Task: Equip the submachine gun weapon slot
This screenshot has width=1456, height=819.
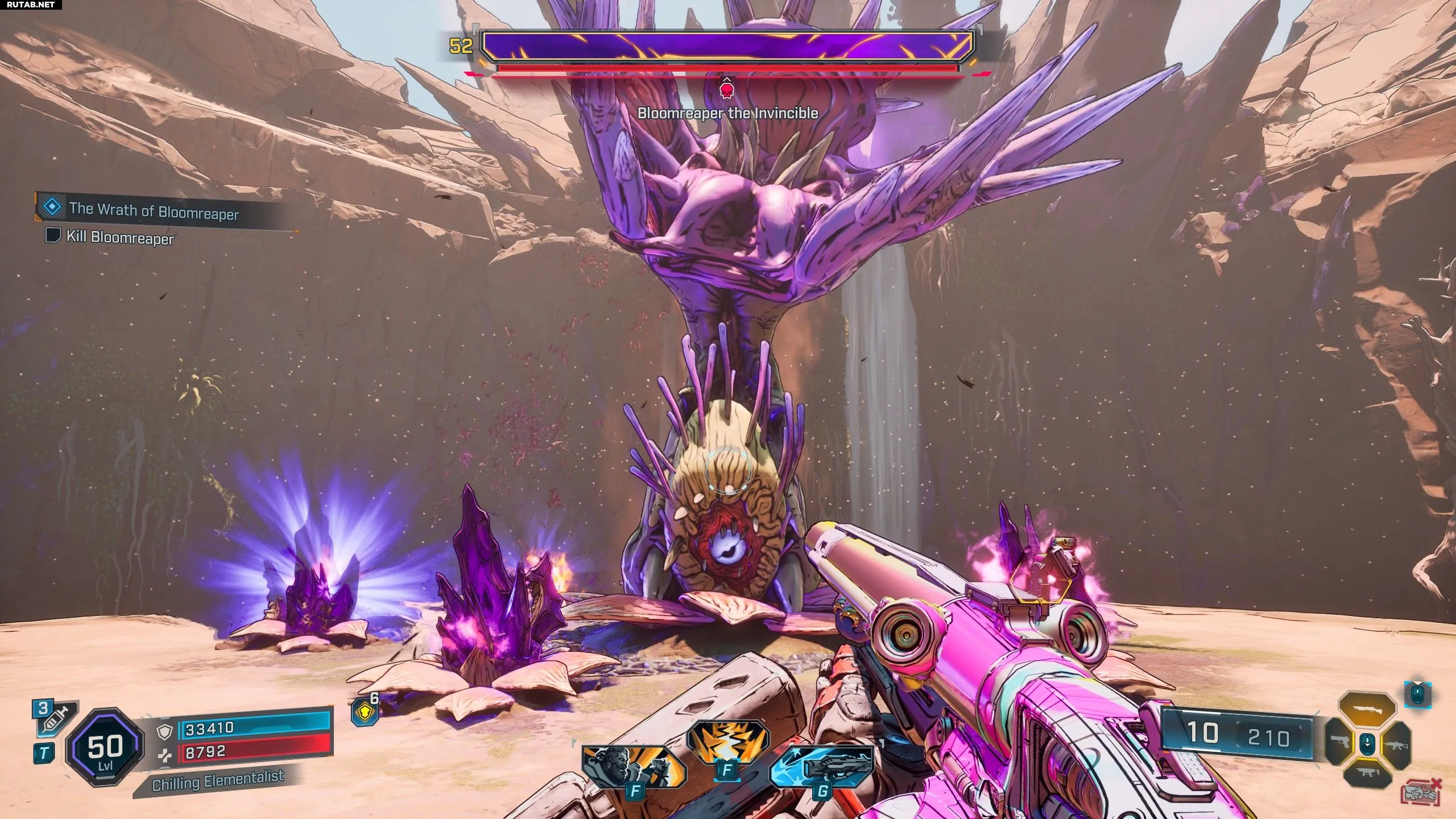Action: [1367, 773]
